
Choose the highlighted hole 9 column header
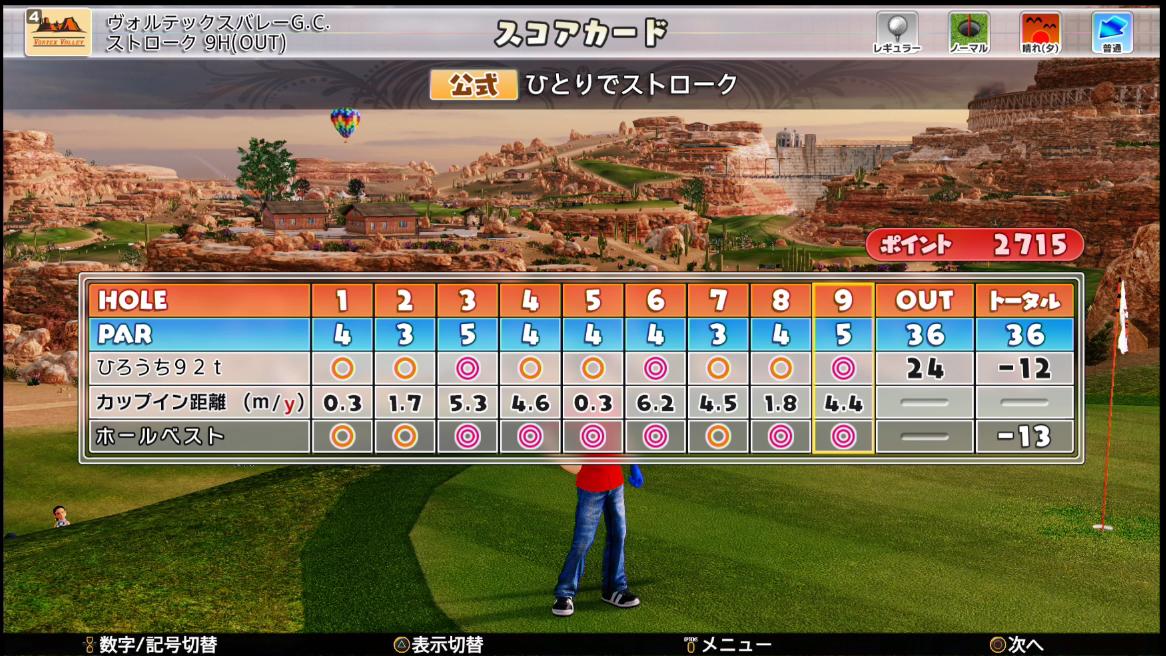(x=843, y=300)
